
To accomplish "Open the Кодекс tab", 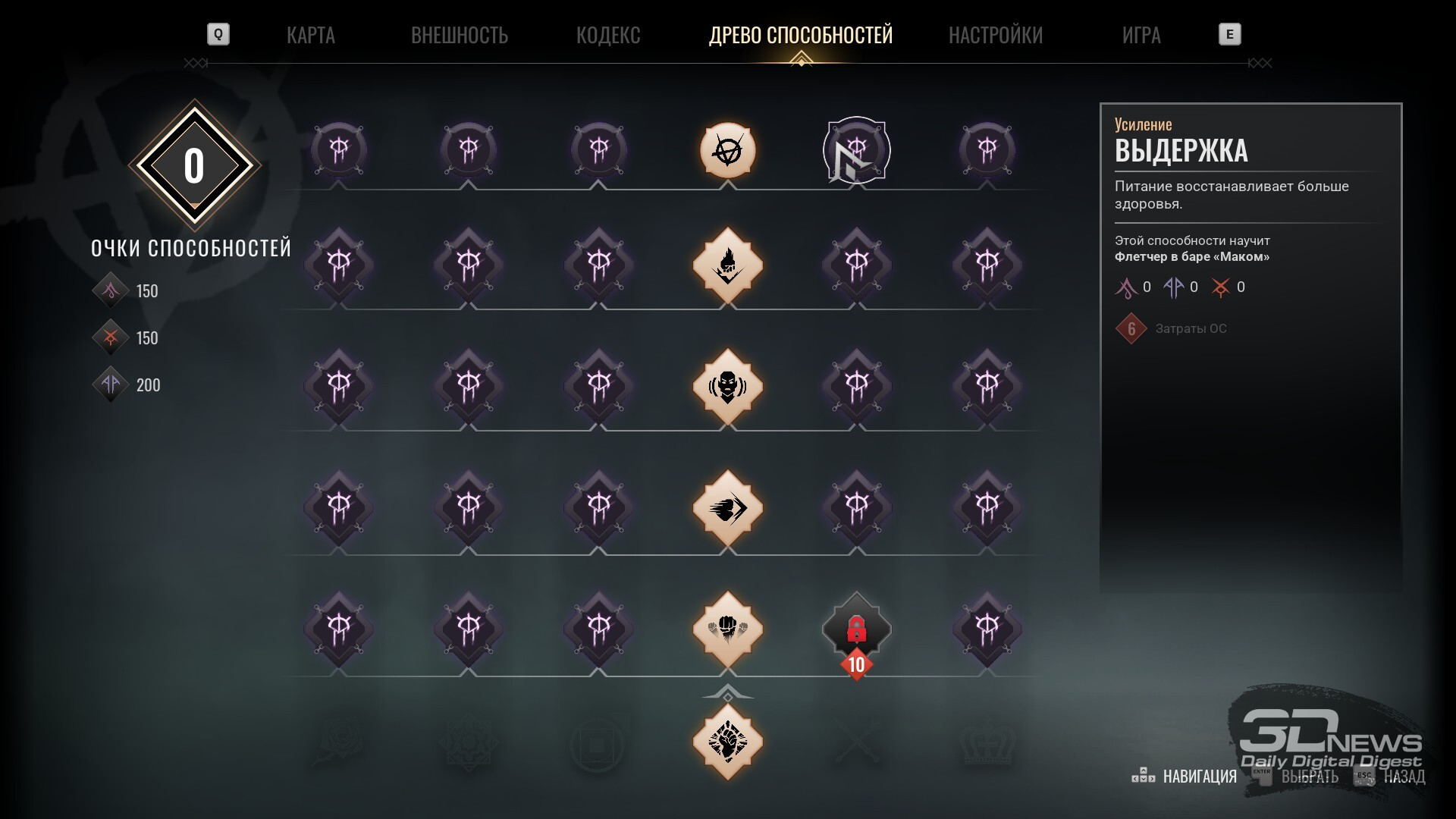I will (x=608, y=35).
